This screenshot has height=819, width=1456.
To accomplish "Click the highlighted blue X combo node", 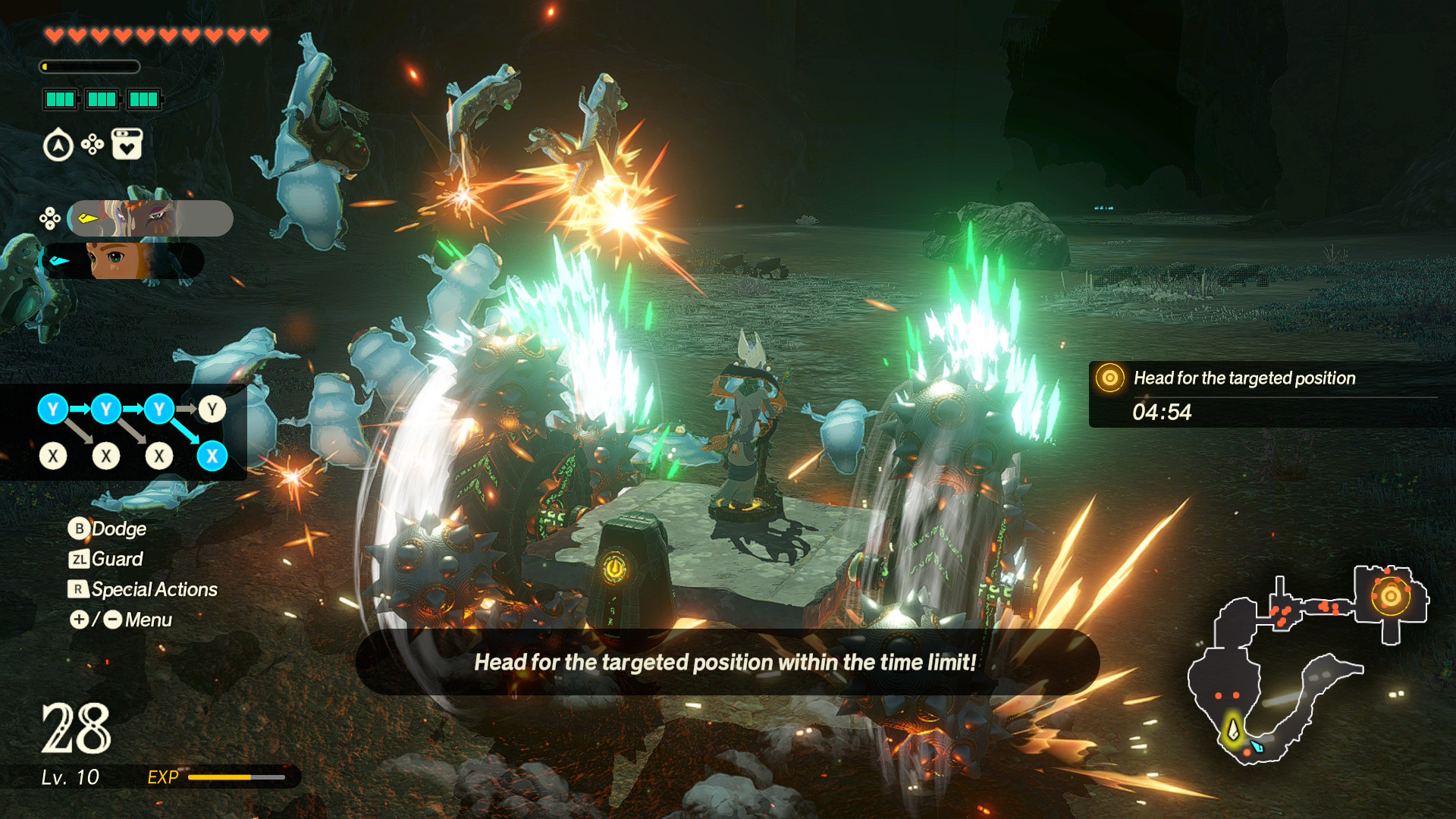I will 212,457.
